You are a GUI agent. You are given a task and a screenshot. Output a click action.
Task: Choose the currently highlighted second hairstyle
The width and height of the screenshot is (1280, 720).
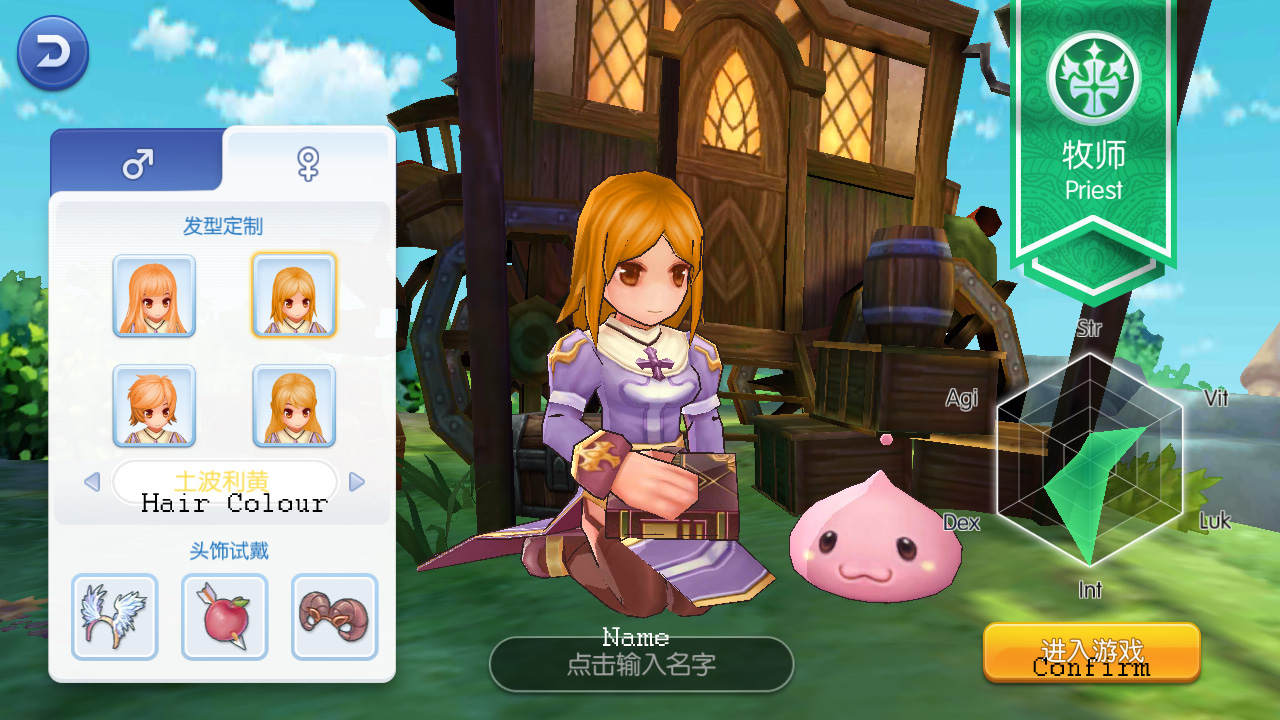click(293, 296)
